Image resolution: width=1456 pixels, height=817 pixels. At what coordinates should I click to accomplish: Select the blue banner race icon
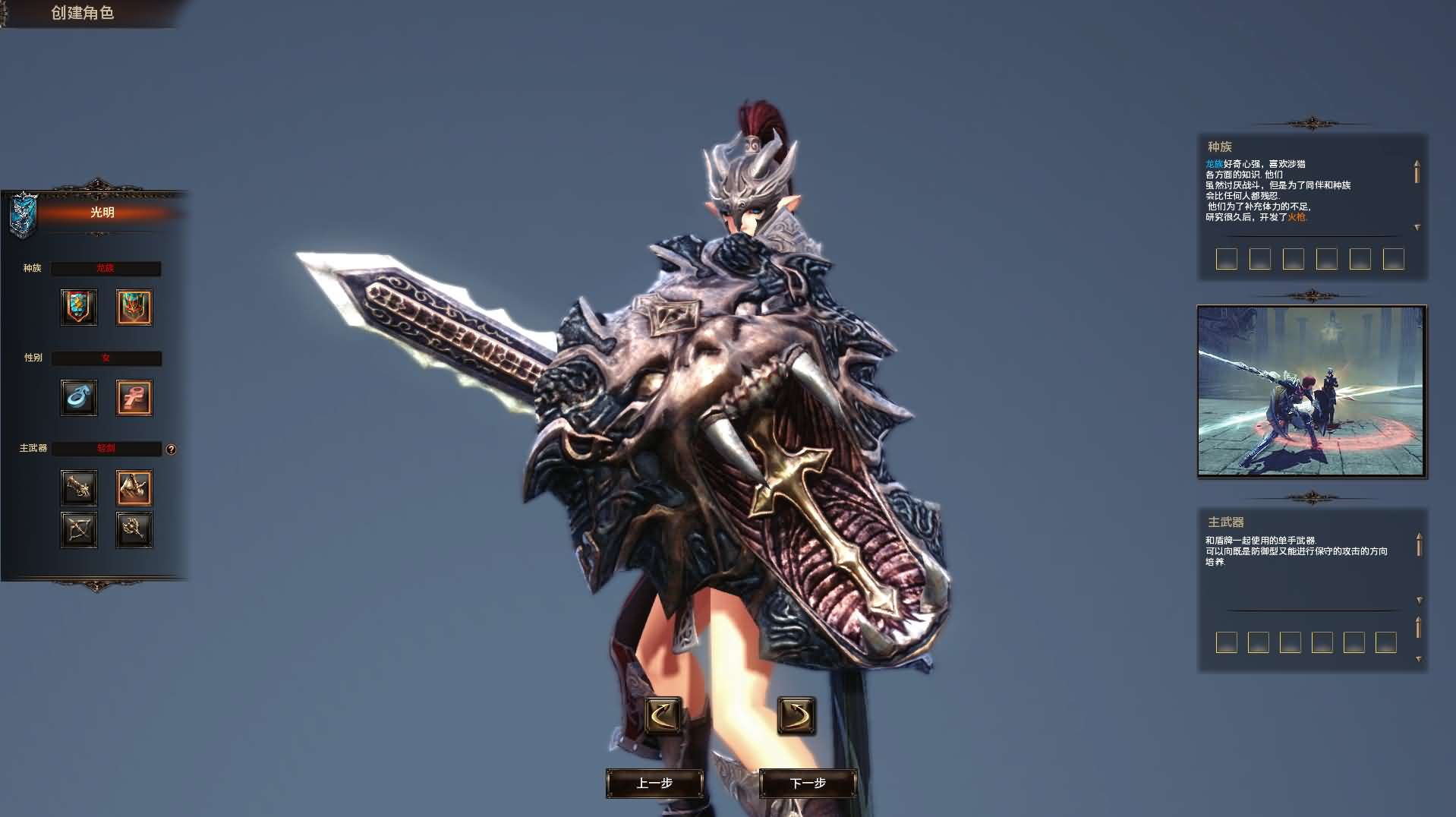79,307
